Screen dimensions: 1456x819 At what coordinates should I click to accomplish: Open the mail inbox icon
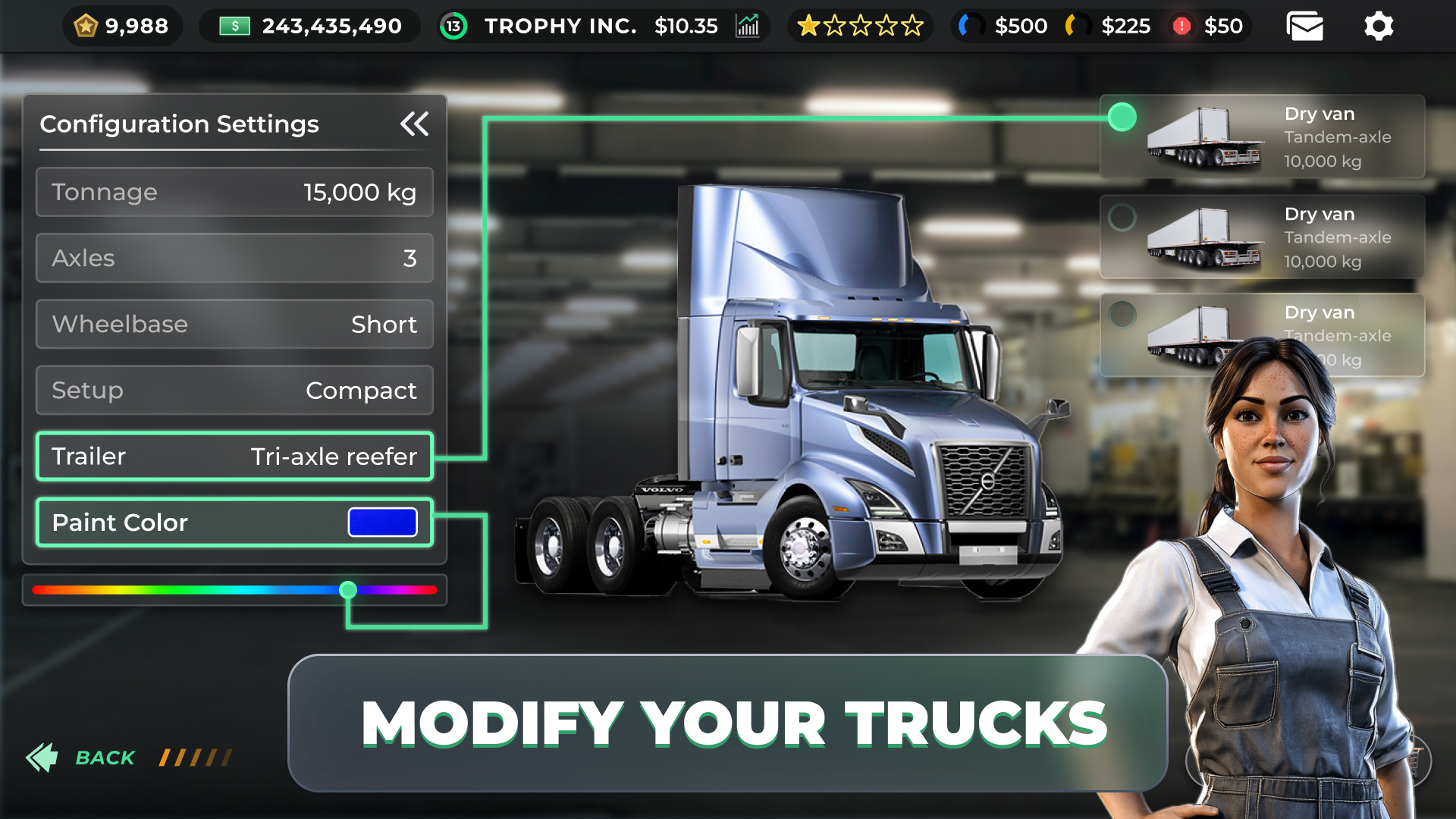[1304, 25]
